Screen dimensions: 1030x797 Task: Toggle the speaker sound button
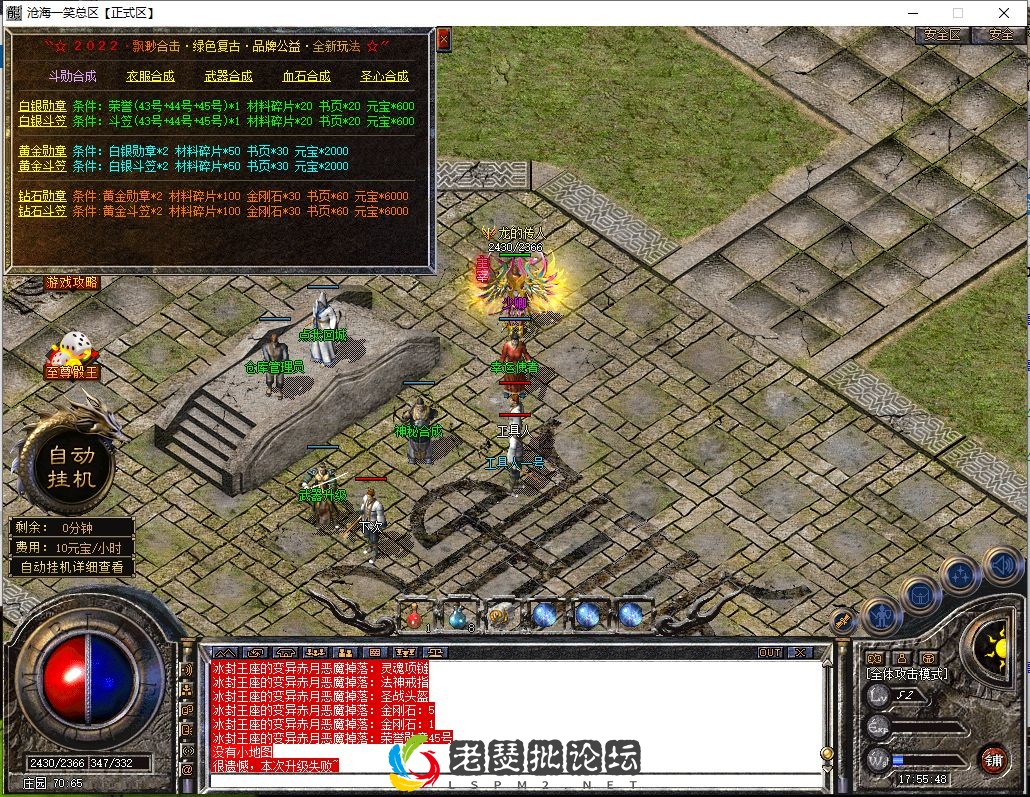coord(1001,566)
